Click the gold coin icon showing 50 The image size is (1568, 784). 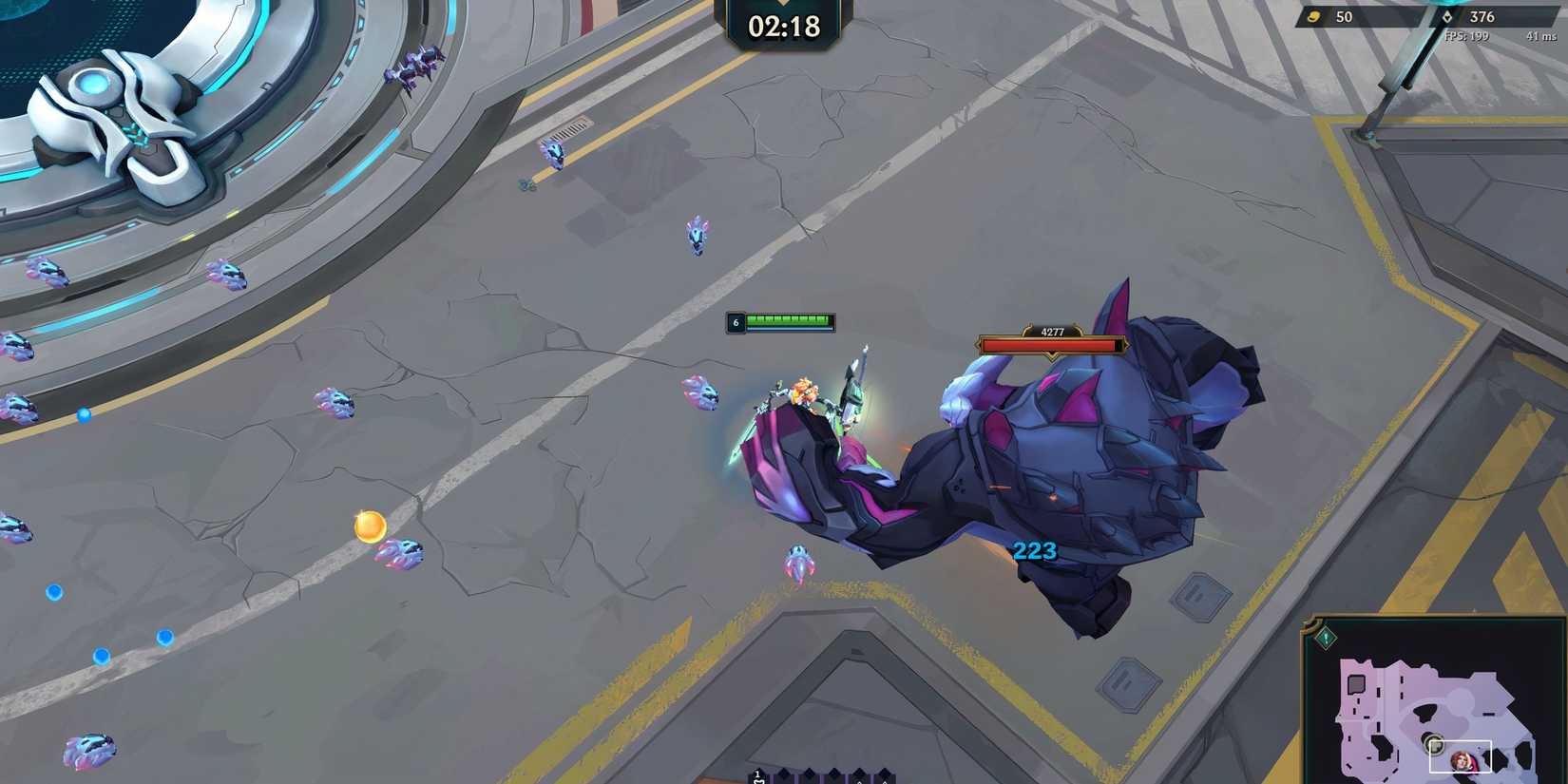[x=1316, y=16]
